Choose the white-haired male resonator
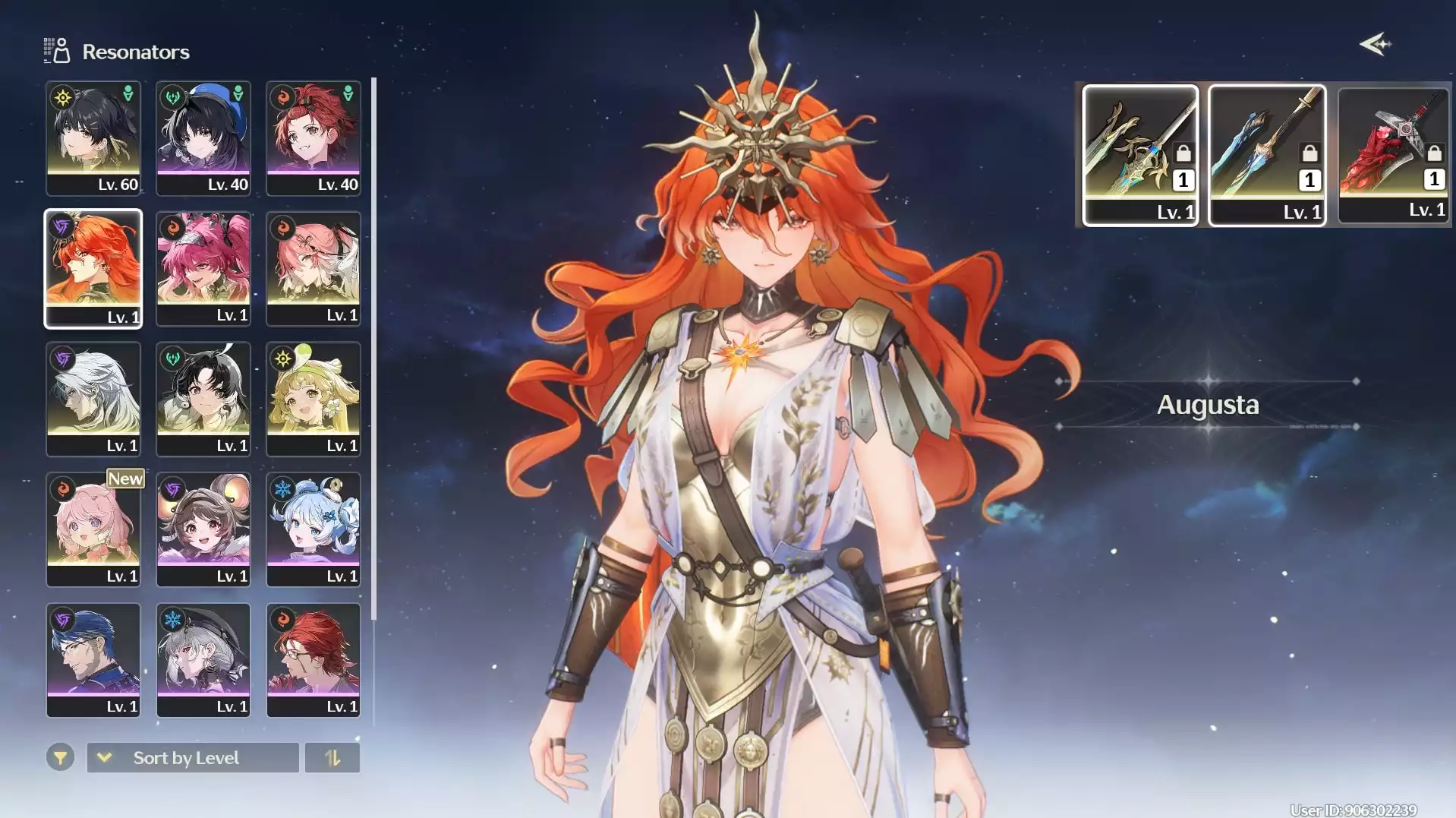This screenshot has height=818, width=1456. (93, 400)
